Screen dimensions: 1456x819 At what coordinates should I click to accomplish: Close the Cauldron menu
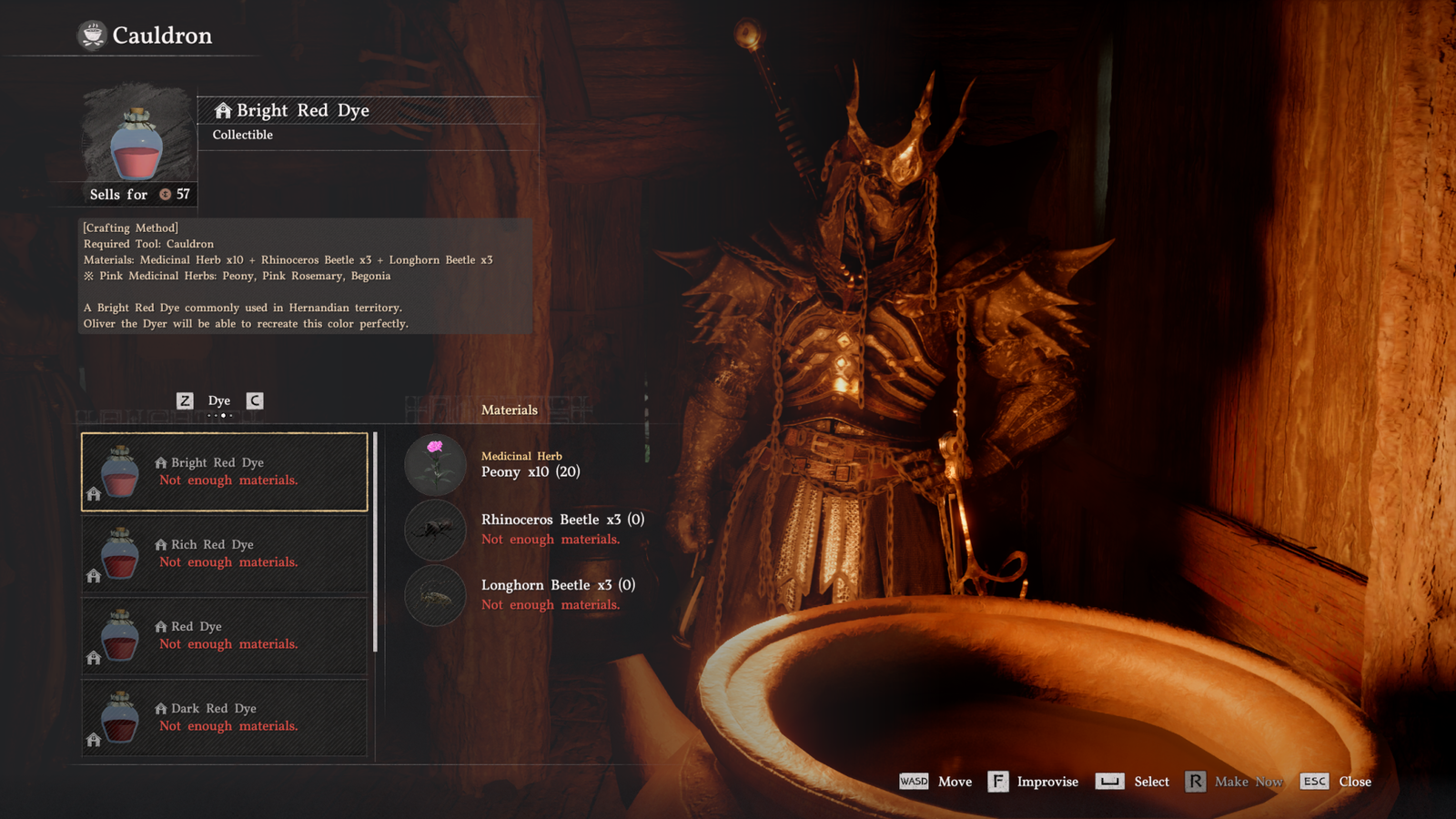point(1336,782)
